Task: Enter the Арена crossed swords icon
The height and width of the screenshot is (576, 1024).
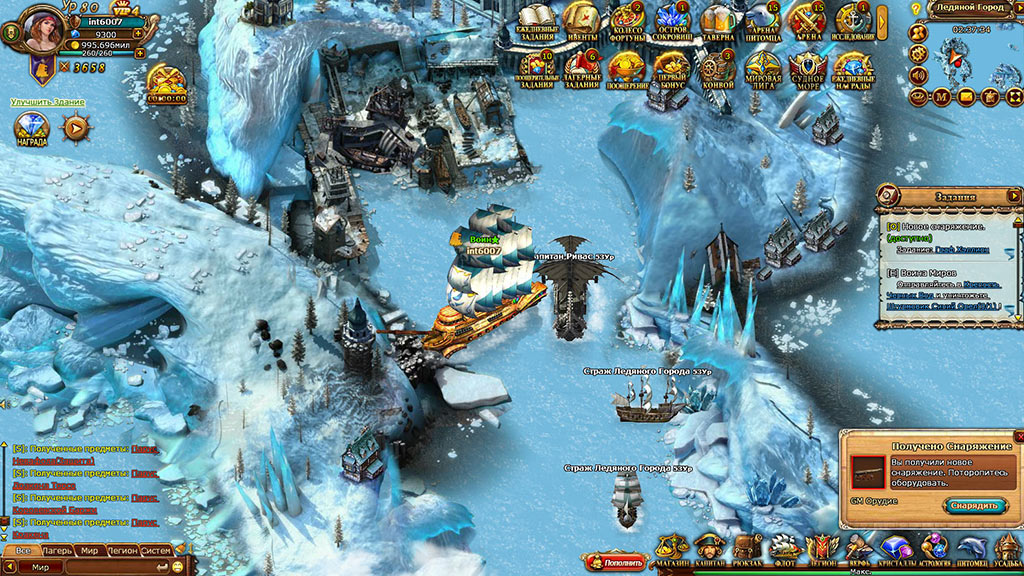Action: [807, 20]
